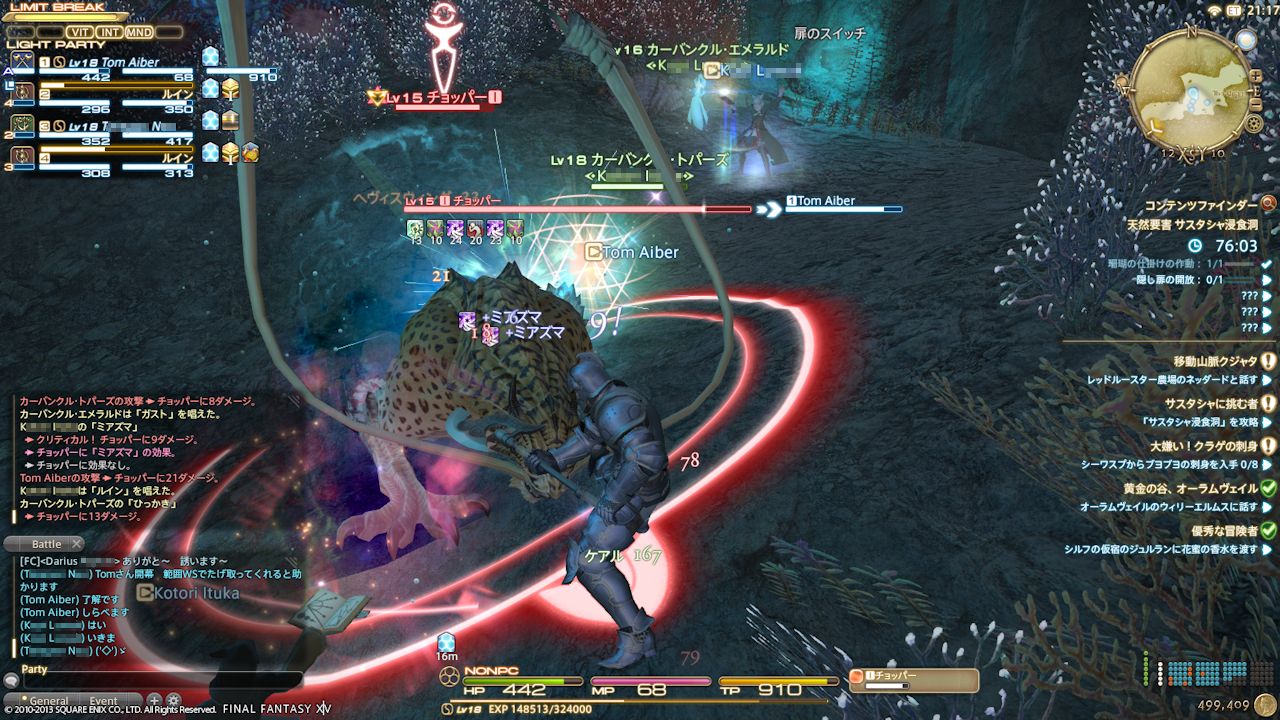Open the Content Finder magnifier icon

click(x=1268, y=204)
